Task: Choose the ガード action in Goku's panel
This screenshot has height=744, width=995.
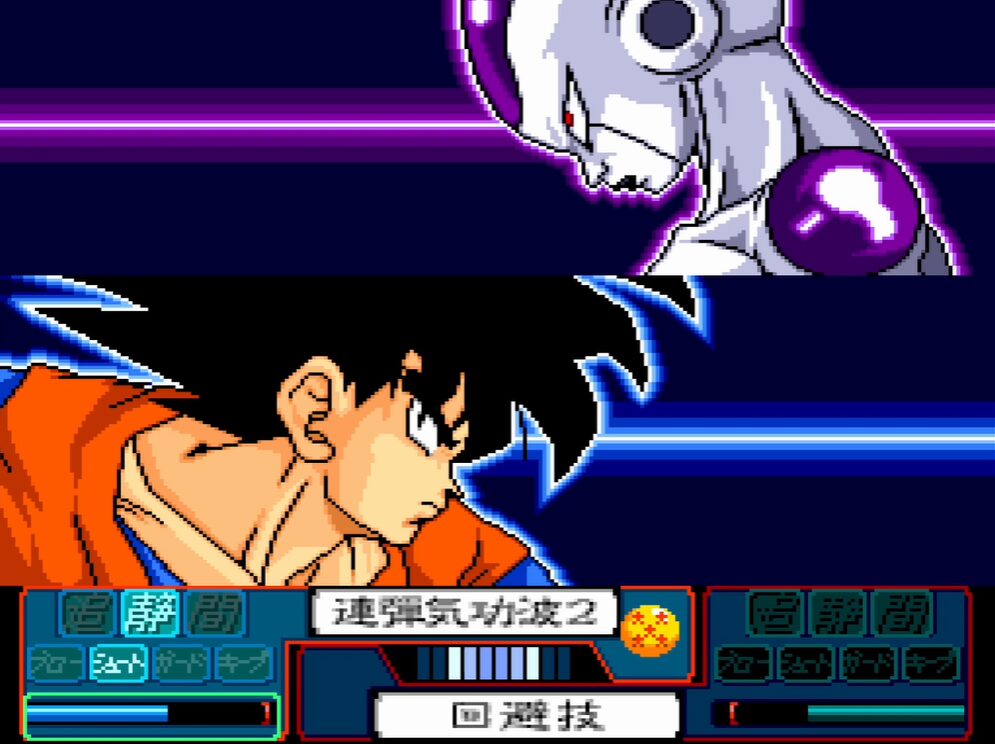Action: [181, 662]
